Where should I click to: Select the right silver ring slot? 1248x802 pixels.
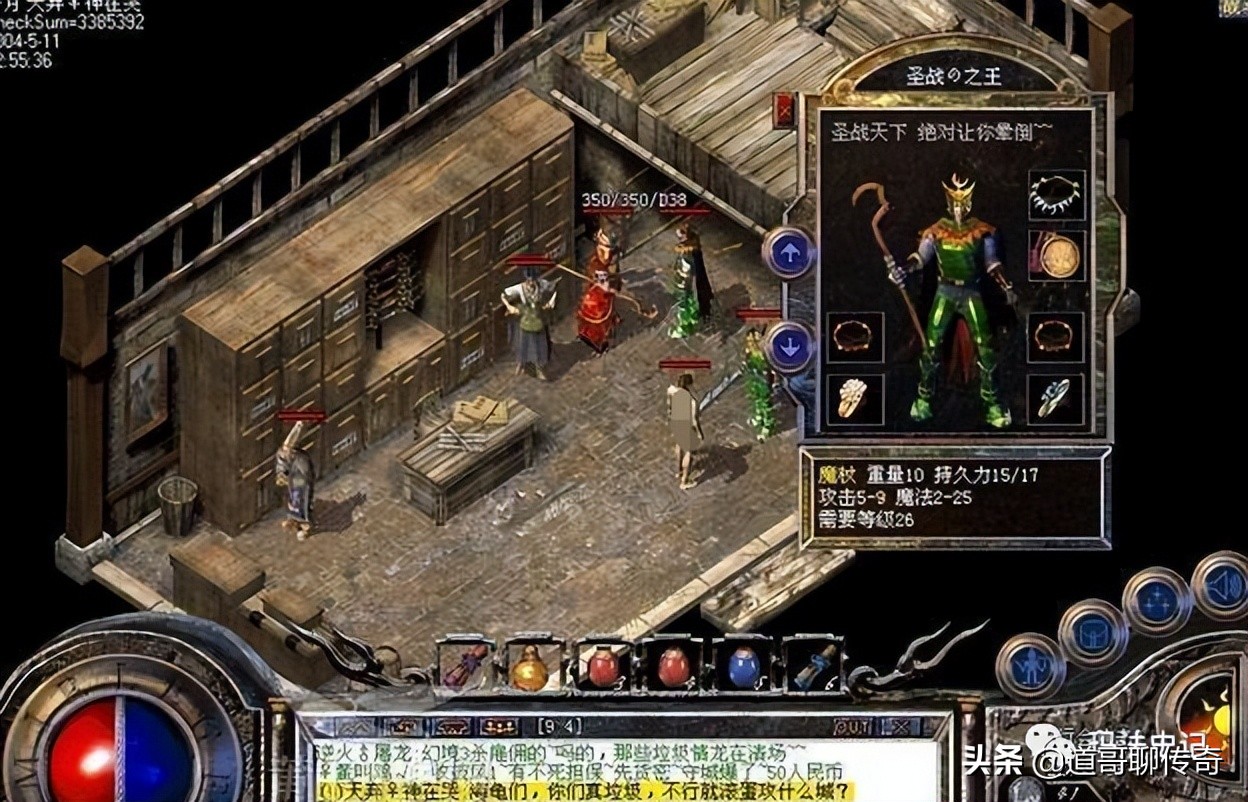[1056, 399]
